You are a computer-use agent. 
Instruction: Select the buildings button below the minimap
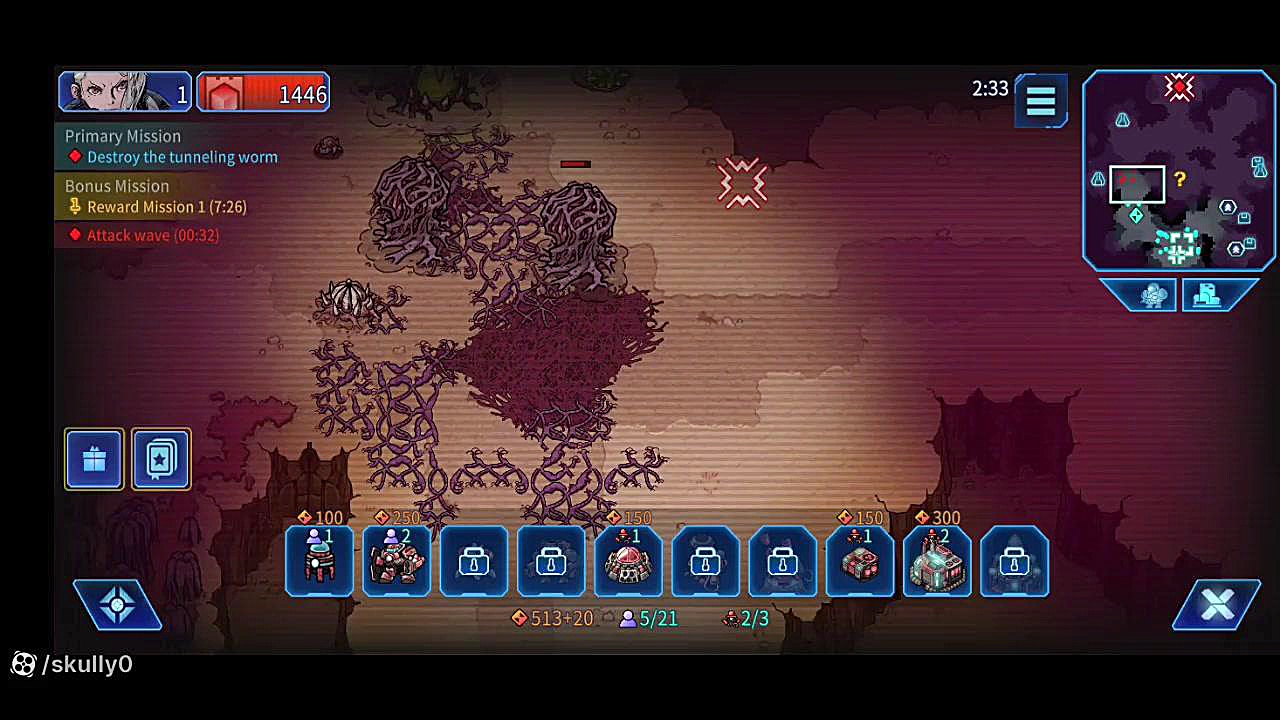coord(1209,295)
